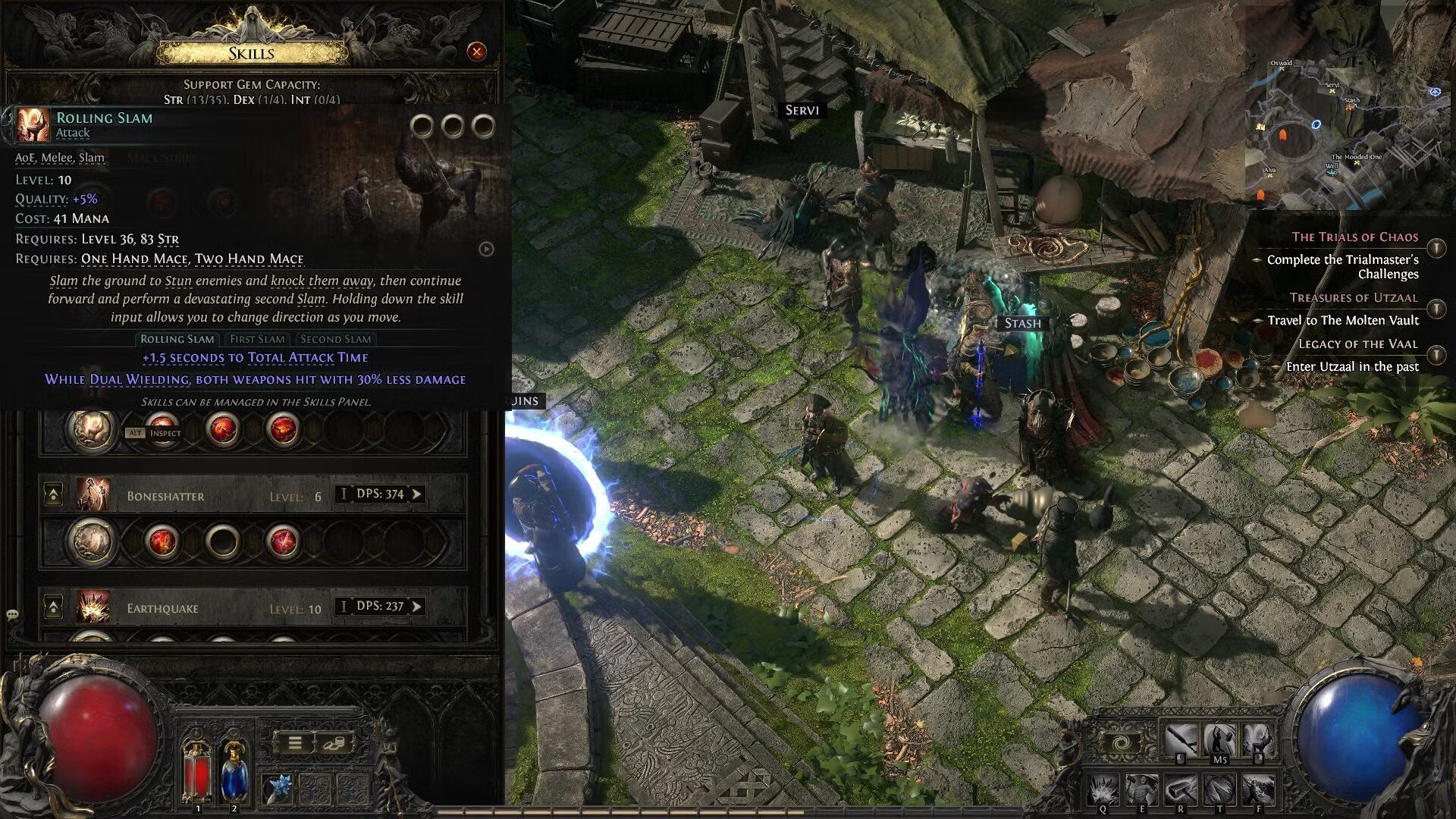This screenshot has width=1456, height=819.
Task: Click the currency coins icon next to the menu icon
Action: [334, 745]
